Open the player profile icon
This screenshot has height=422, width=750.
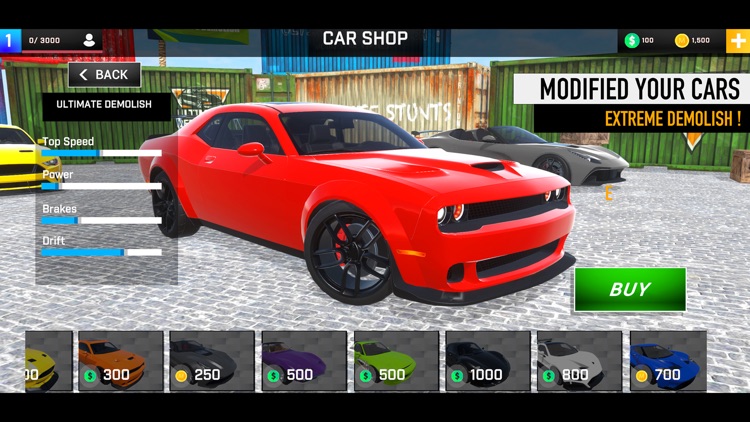click(x=89, y=41)
